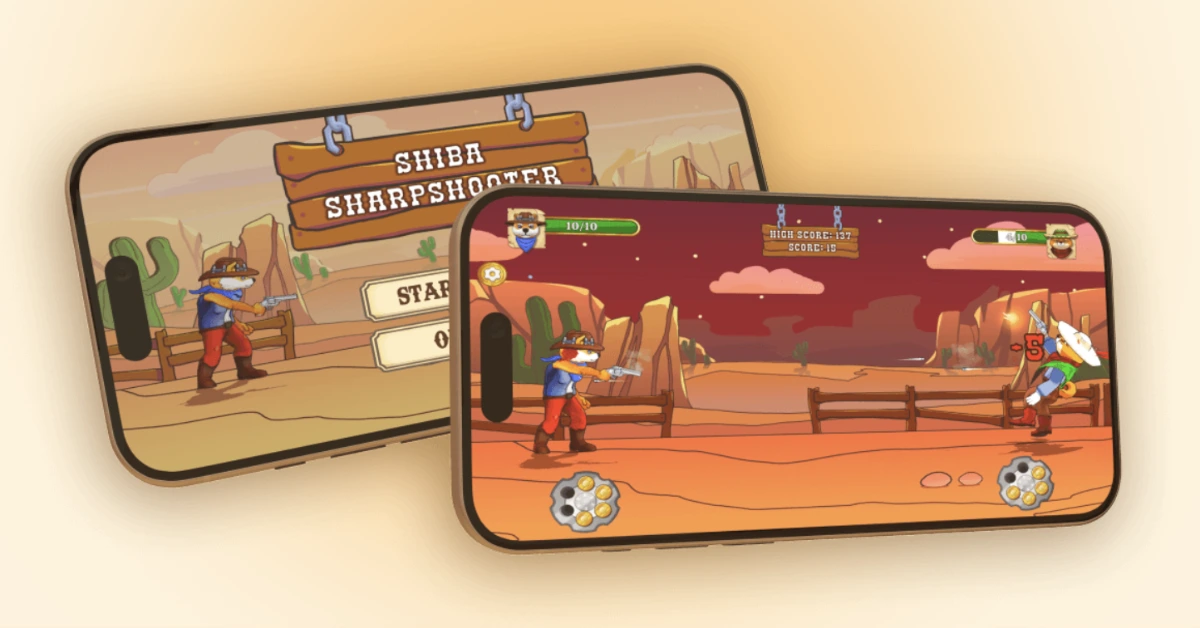1200x628 pixels.
Task: Open settings with the gold gear icon
Action: [x=492, y=274]
